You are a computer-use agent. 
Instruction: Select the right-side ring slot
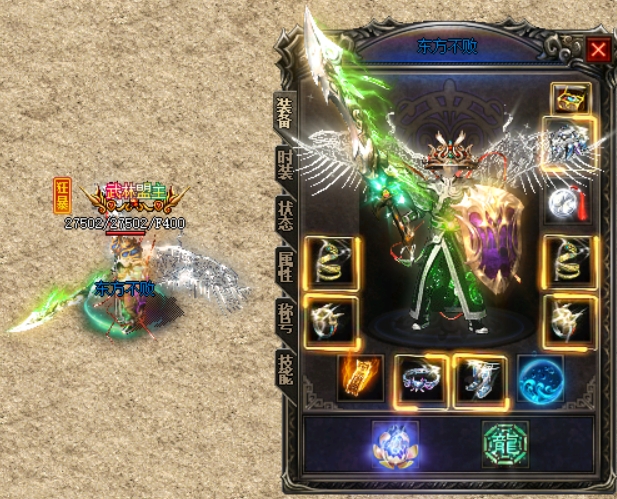click(570, 321)
